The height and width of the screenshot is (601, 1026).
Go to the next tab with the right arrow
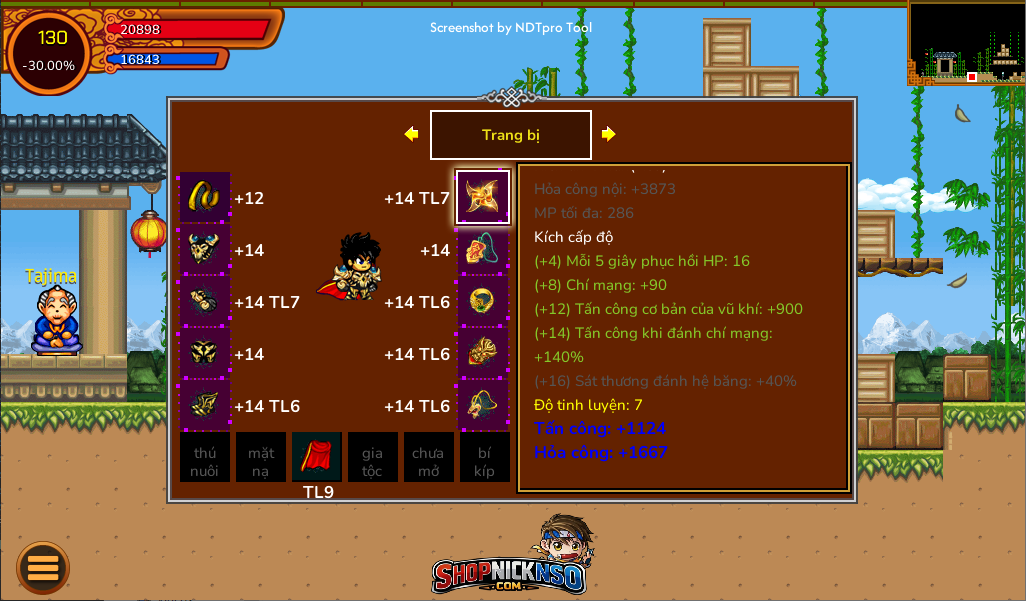[x=608, y=134]
